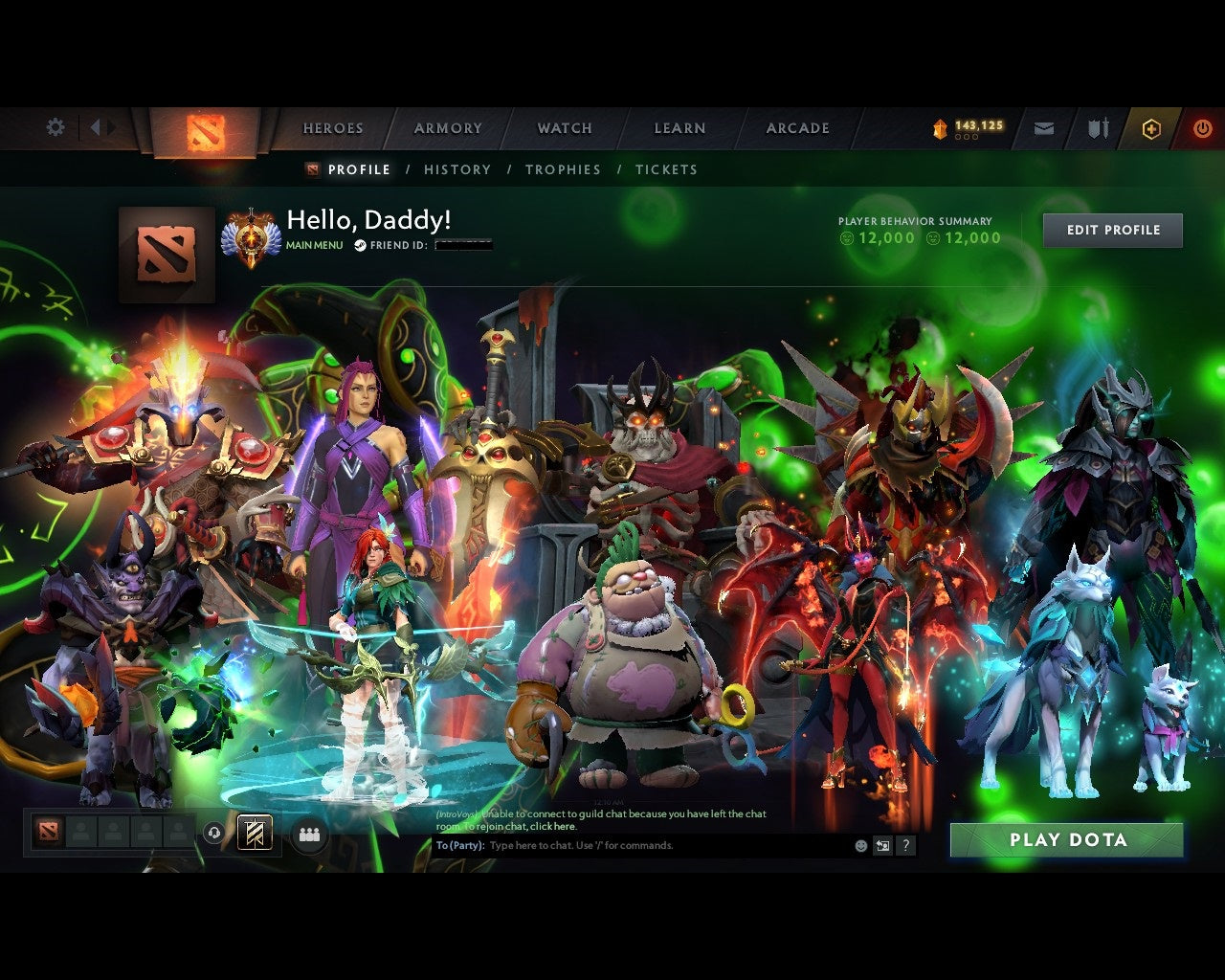Screen dimensions: 1225x980
Task: Open the mail notifications icon
Action: point(1043,127)
